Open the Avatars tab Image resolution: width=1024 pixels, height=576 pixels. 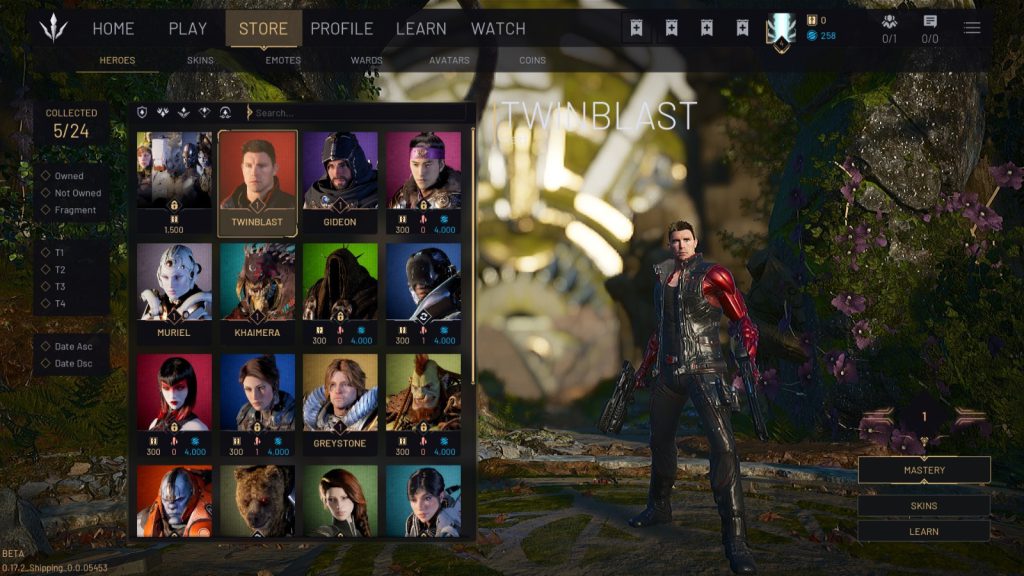point(449,61)
